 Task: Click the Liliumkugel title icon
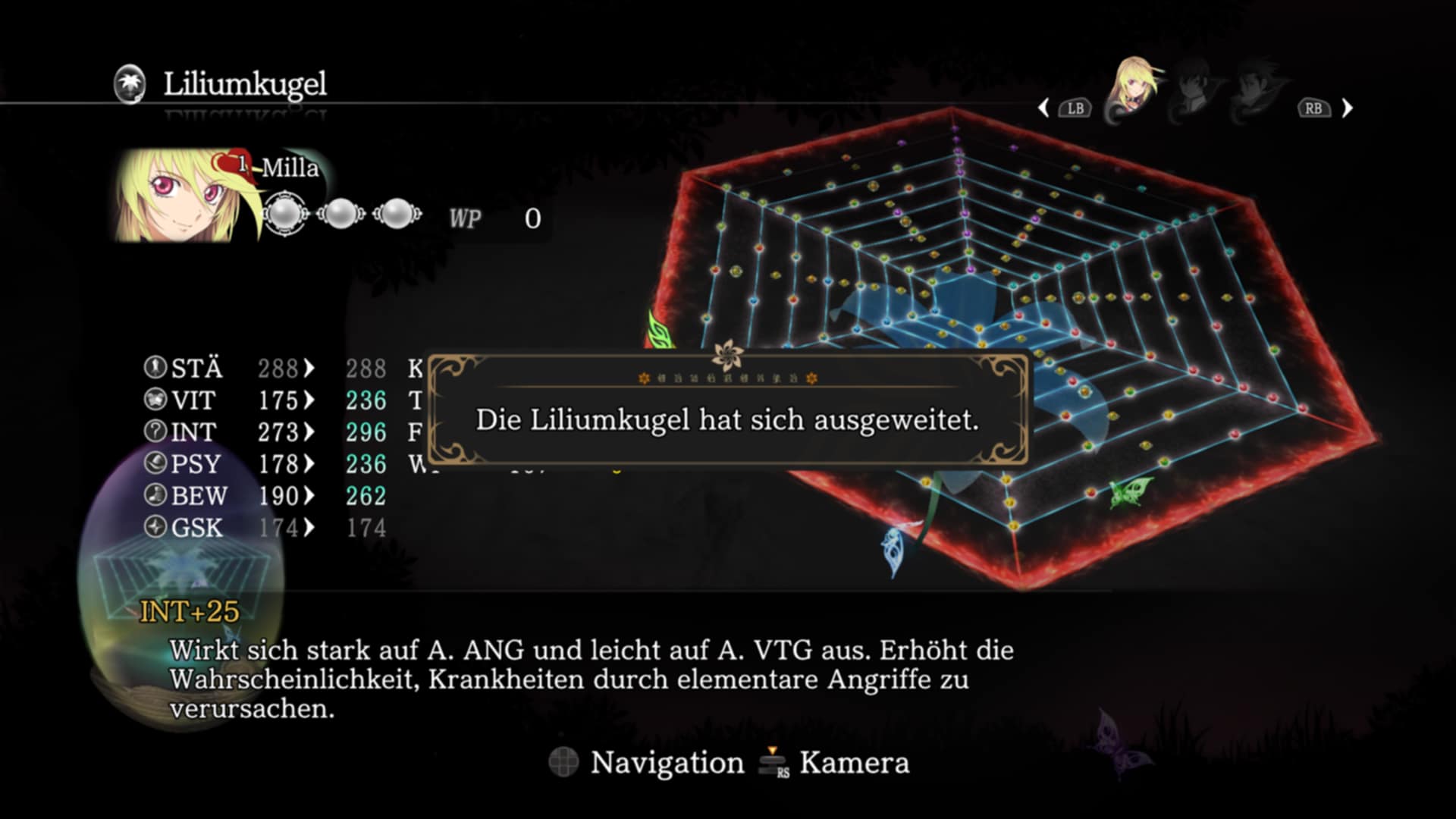click(x=130, y=83)
